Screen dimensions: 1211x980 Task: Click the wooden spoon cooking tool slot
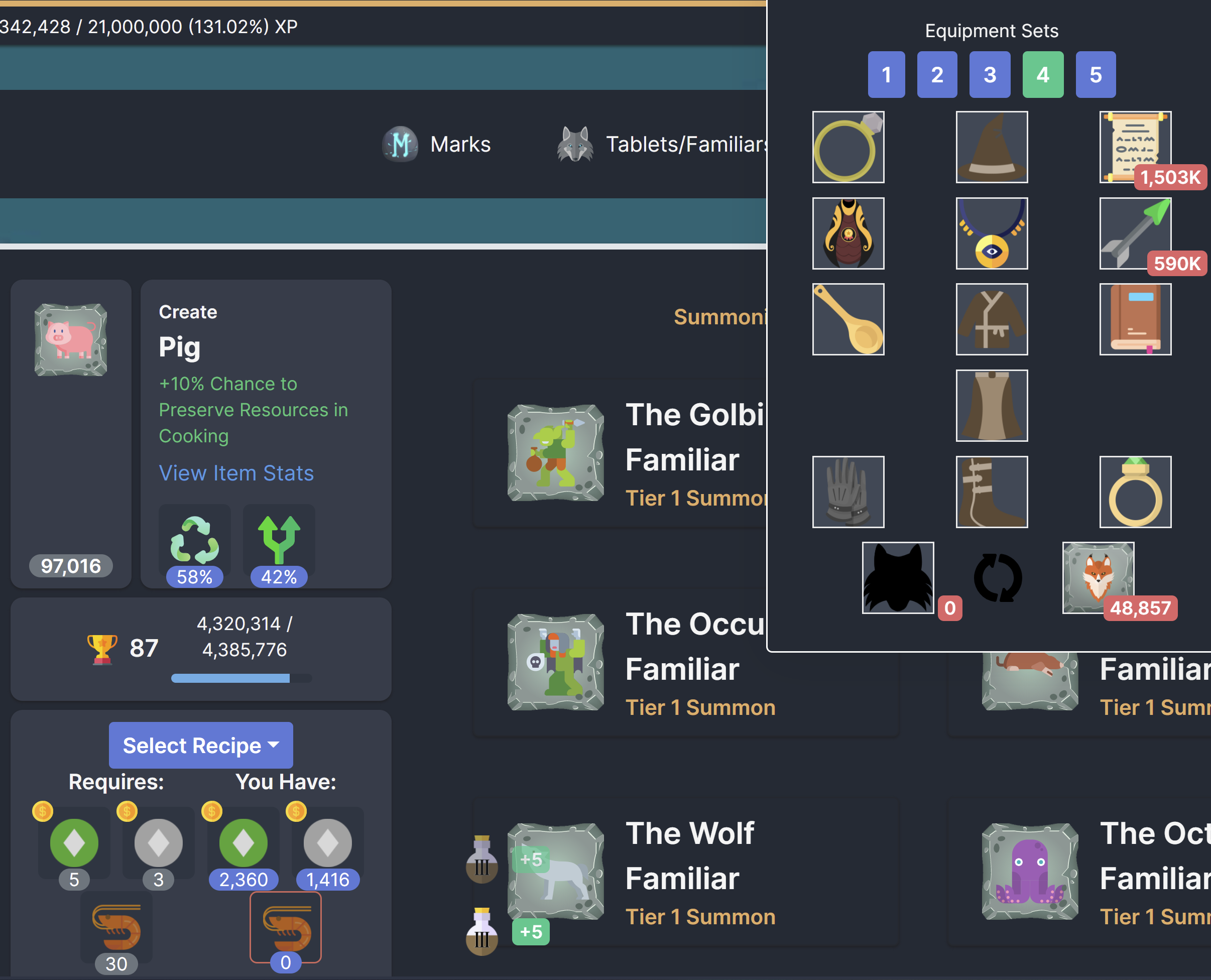click(x=848, y=319)
